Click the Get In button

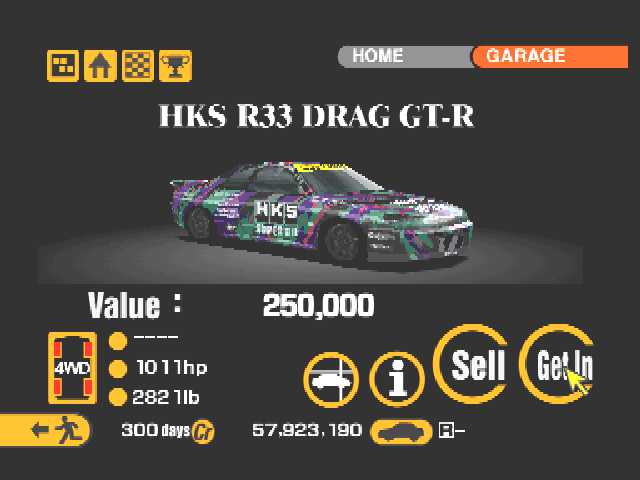tap(558, 365)
